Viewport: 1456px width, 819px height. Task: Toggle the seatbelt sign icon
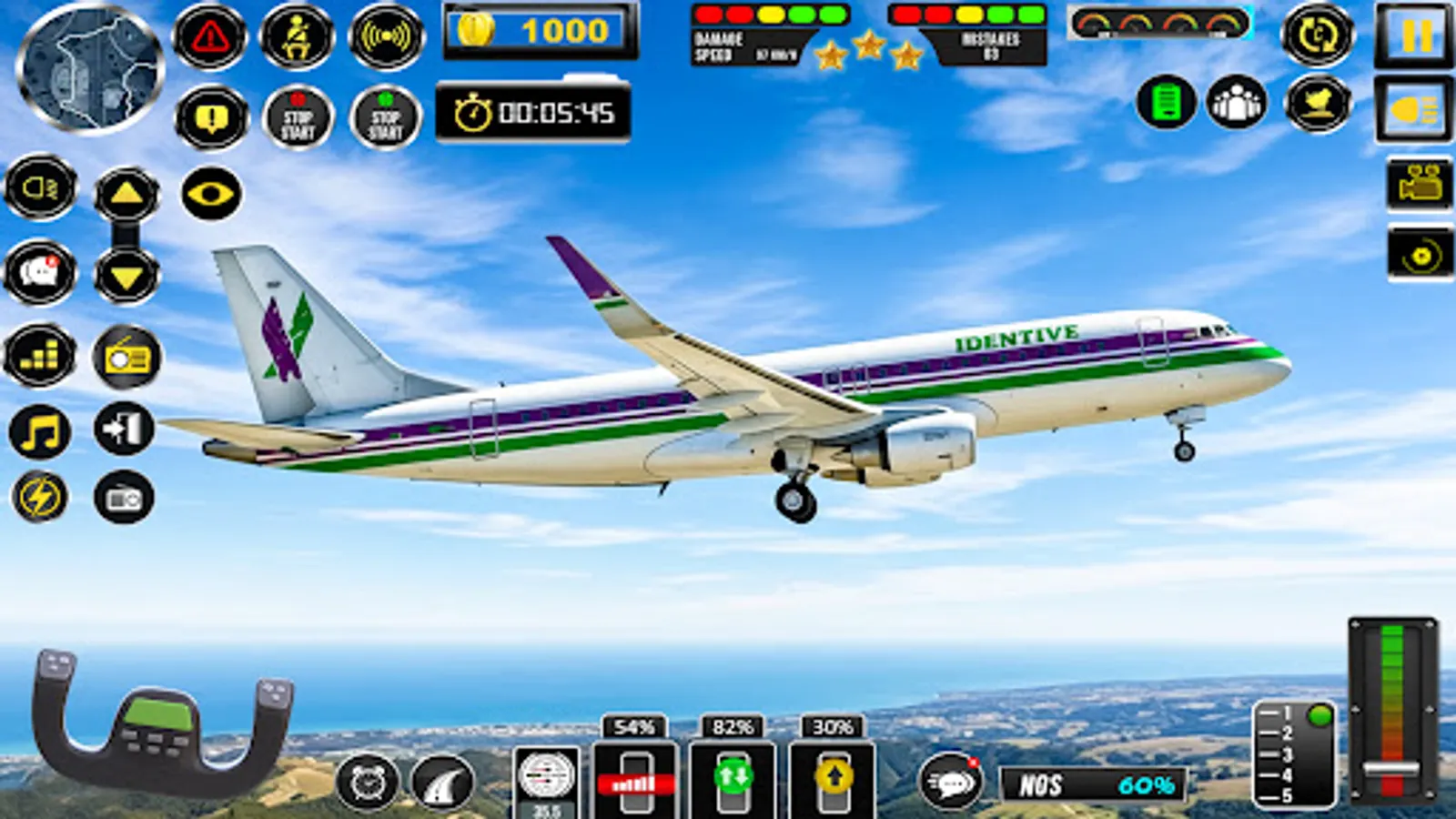(295, 36)
